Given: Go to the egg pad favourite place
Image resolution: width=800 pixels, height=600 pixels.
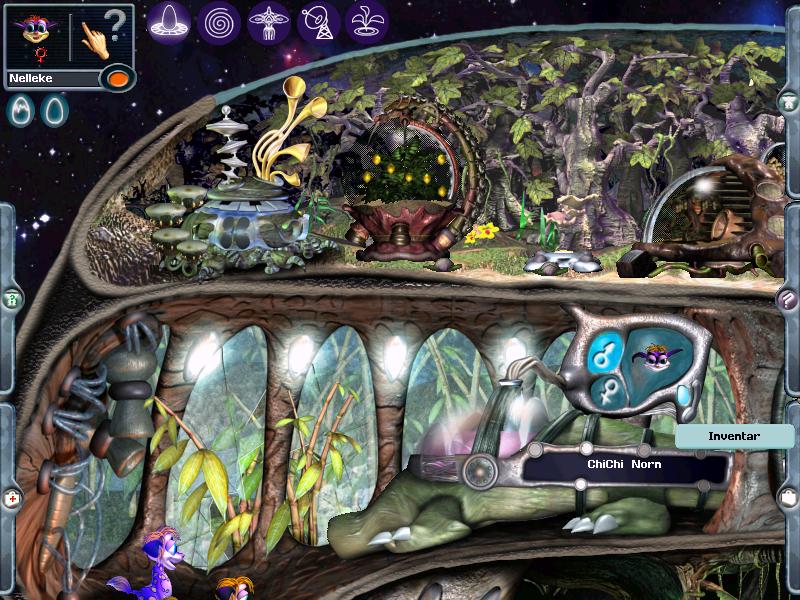Looking at the screenshot, I should click(x=169, y=21).
